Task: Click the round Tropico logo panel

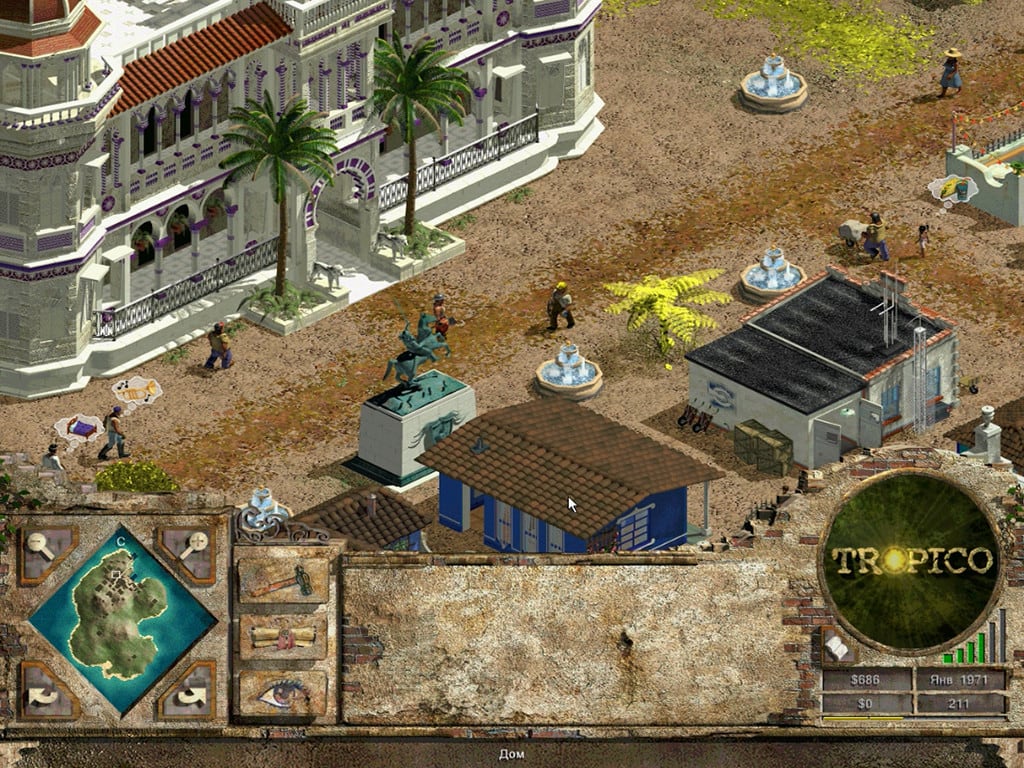Action: [x=911, y=560]
